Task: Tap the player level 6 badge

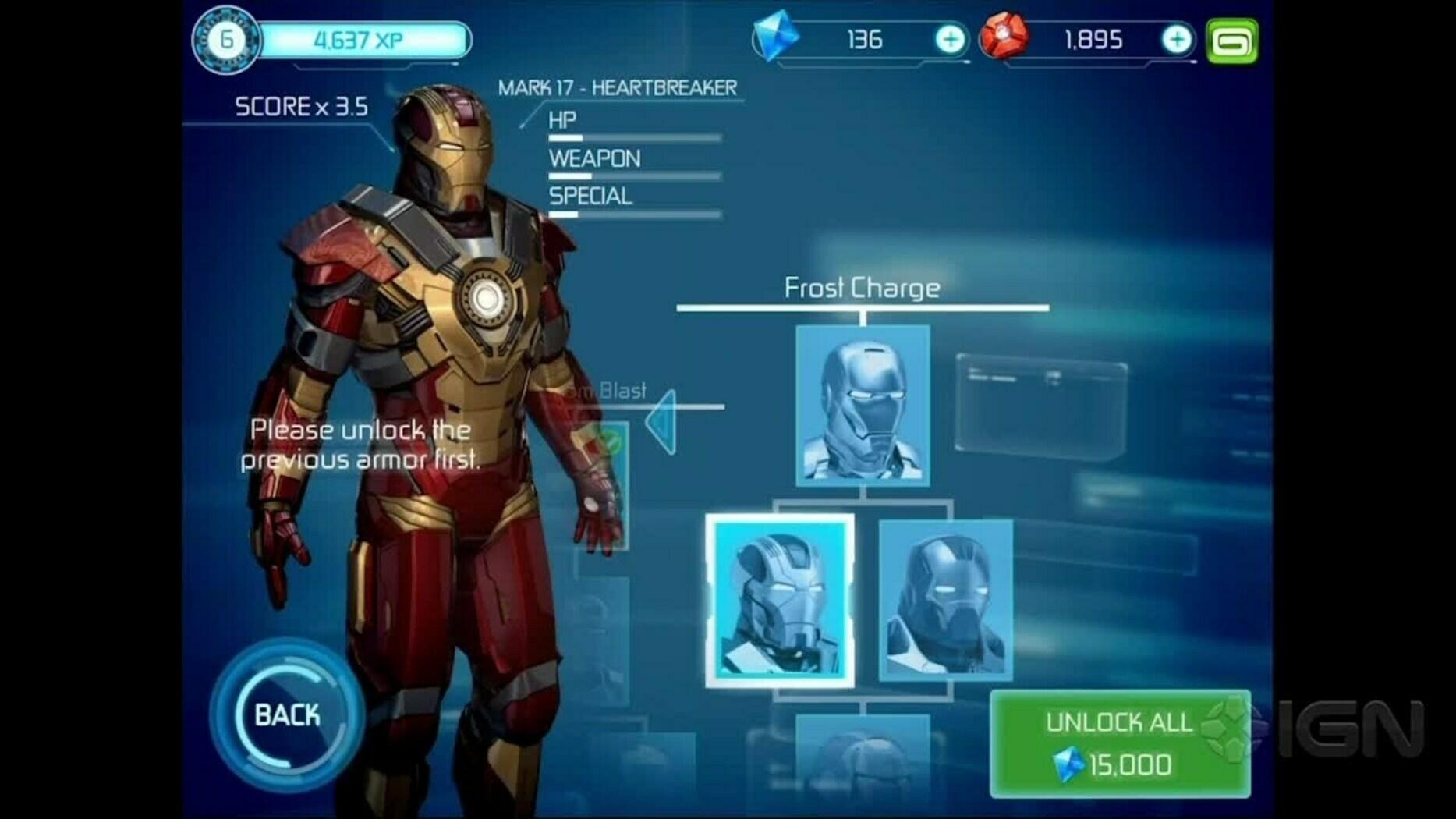Action: click(x=226, y=40)
